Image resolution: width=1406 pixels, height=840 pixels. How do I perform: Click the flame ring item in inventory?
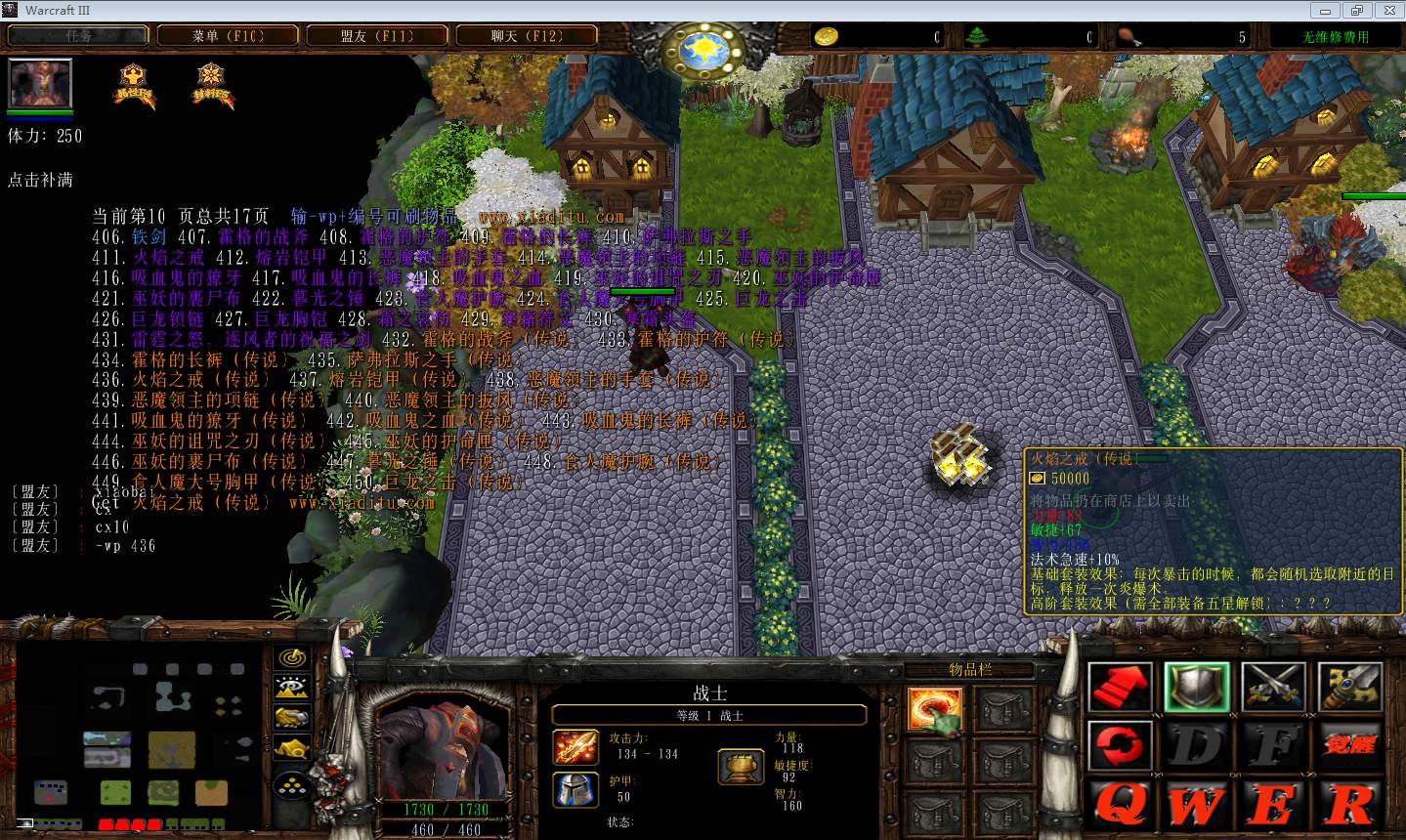pyautogui.click(x=935, y=709)
